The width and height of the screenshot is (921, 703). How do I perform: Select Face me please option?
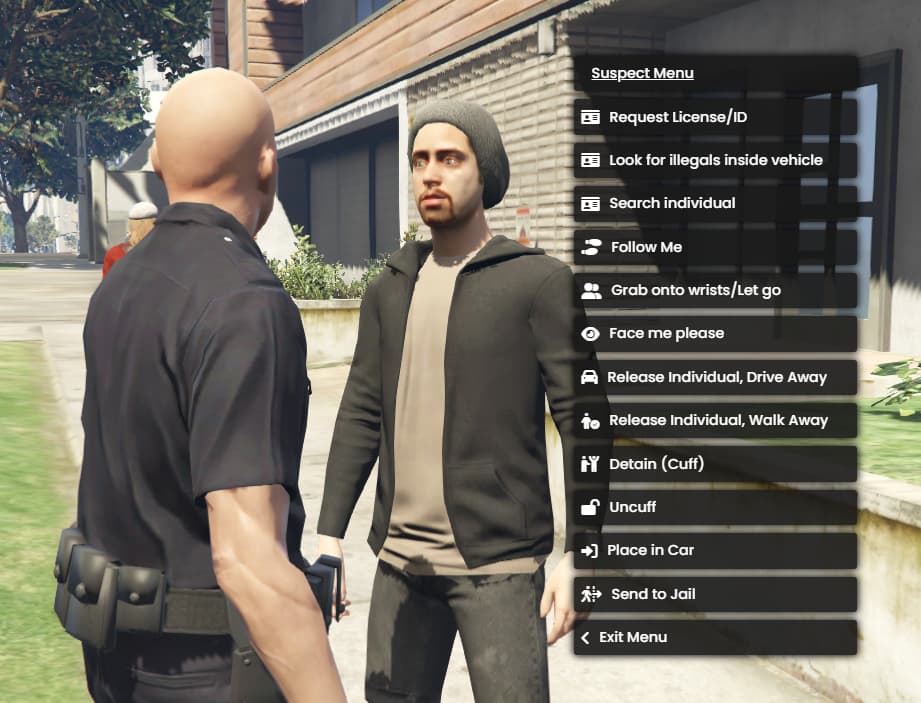(715, 333)
